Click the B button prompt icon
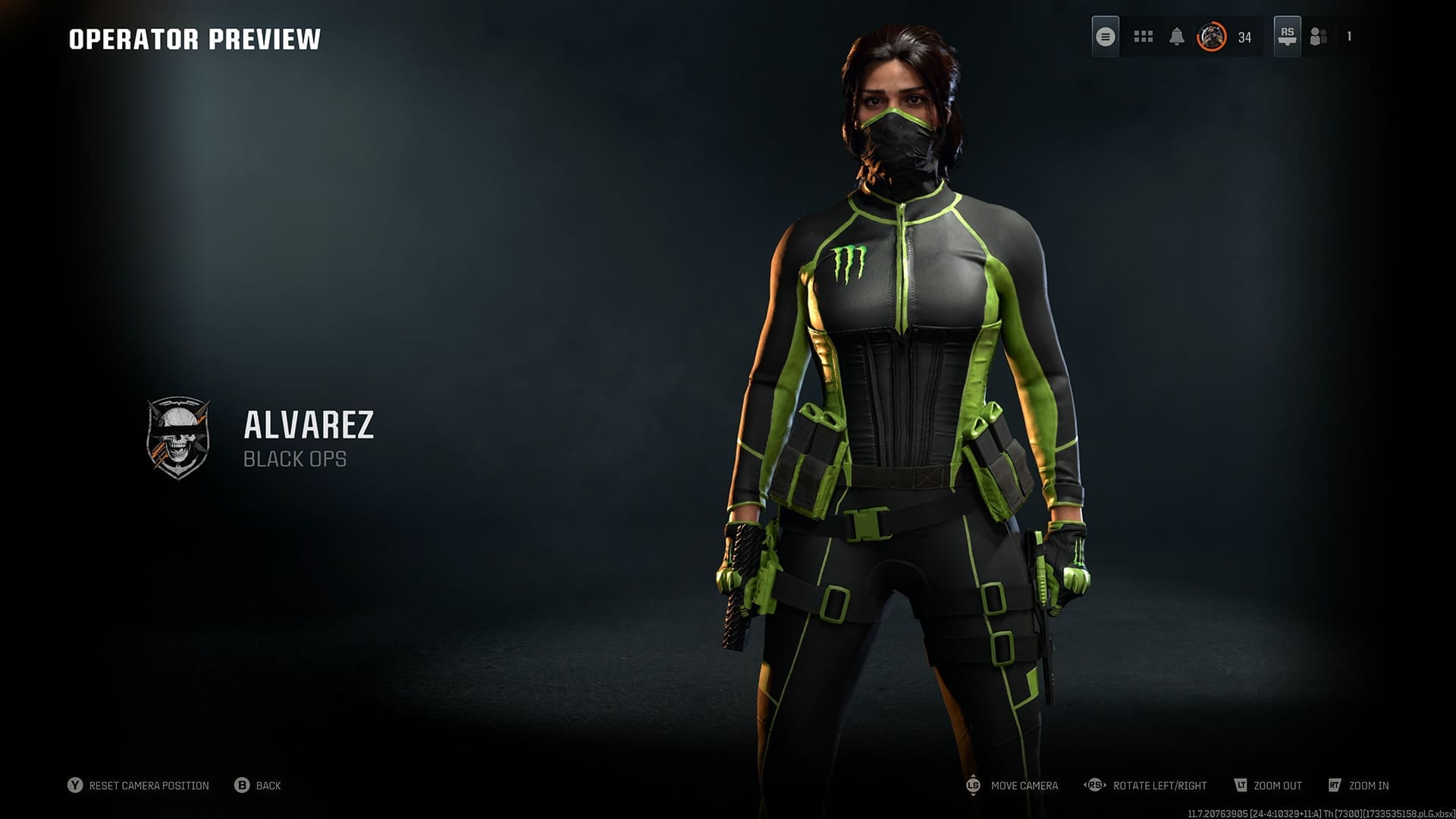 click(243, 786)
